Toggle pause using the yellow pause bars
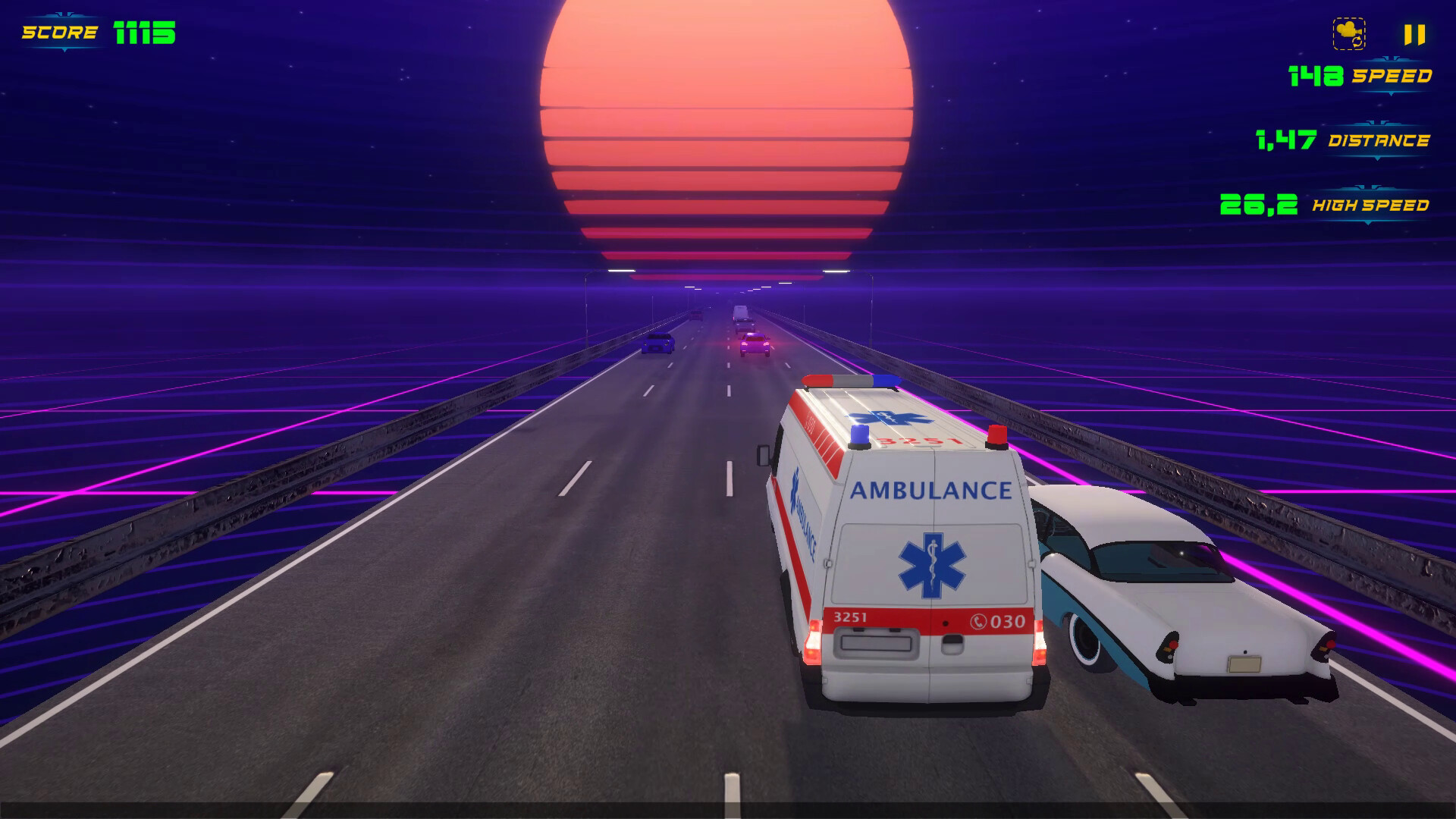Screen dimensions: 1456x819 1414,34
